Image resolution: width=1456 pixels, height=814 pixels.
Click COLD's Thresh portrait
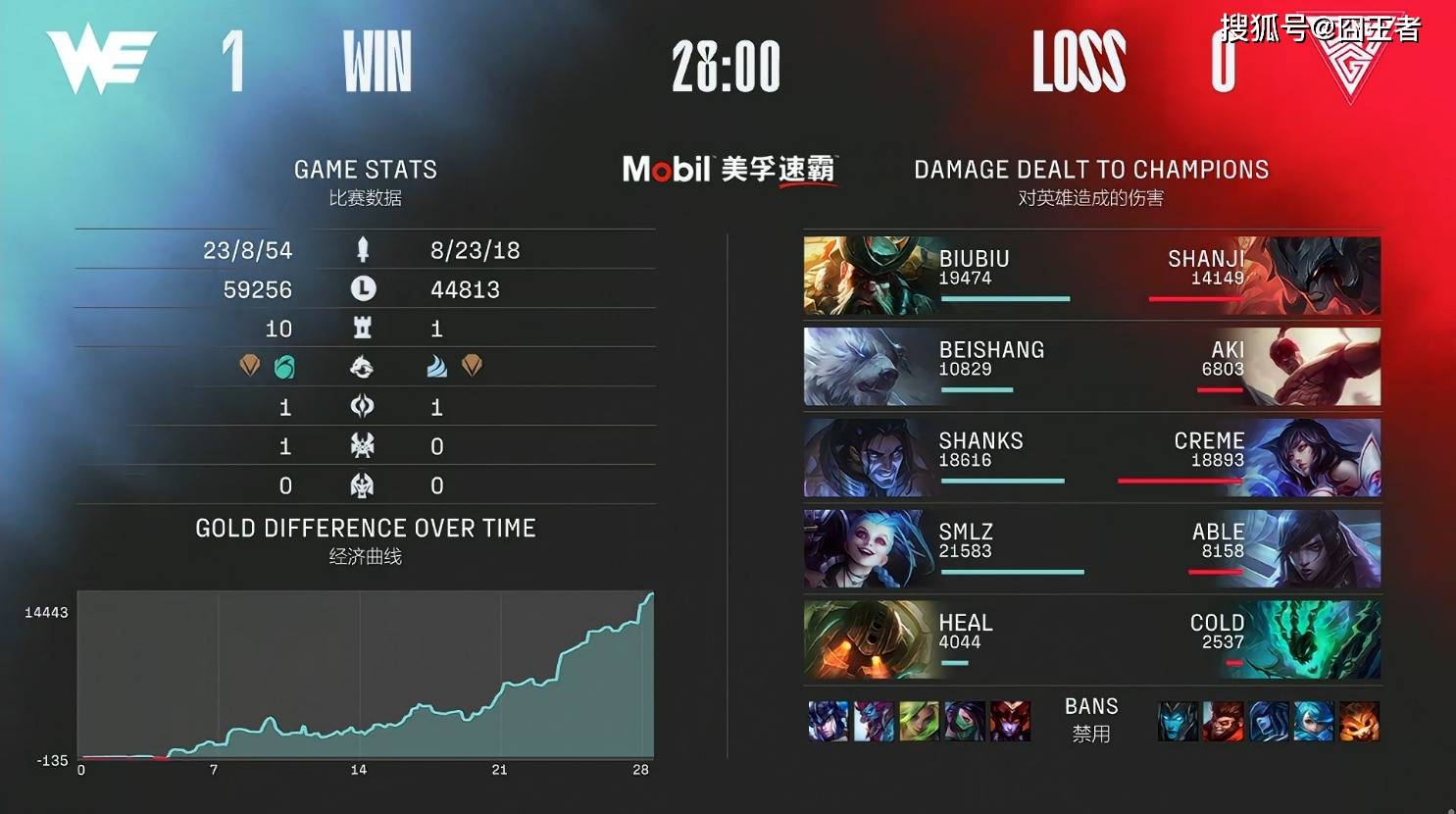click(x=1319, y=640)
